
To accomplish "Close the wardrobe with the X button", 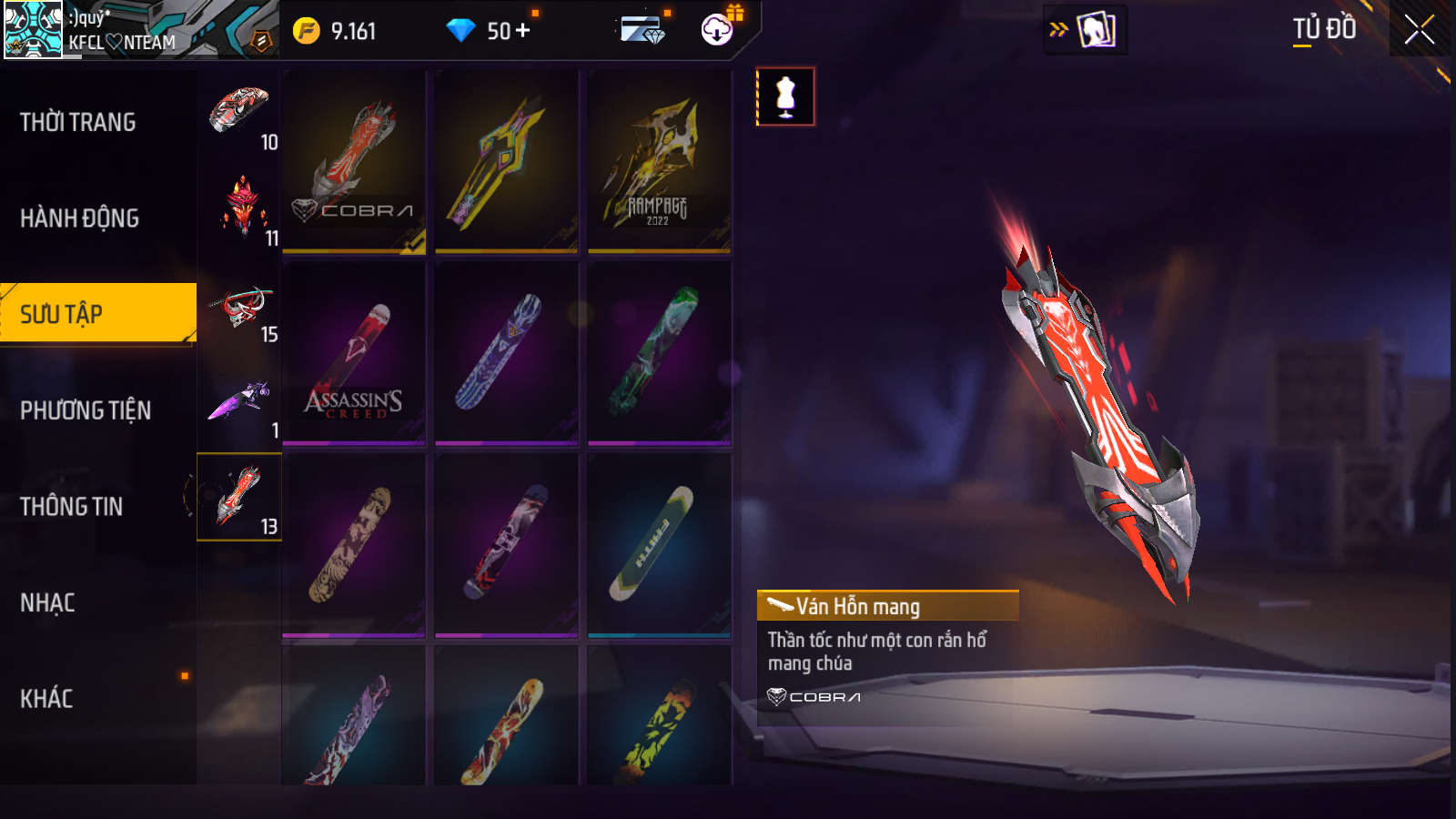I will pos(1419,30).
